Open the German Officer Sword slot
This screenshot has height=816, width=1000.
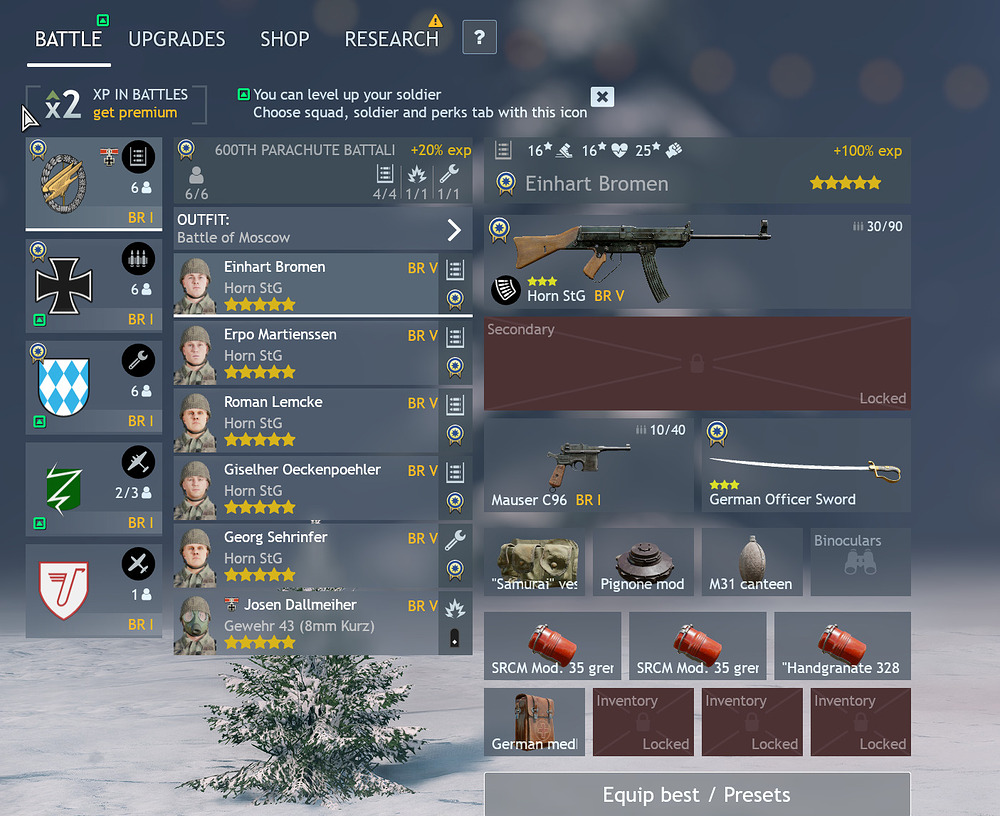point(806,465)
